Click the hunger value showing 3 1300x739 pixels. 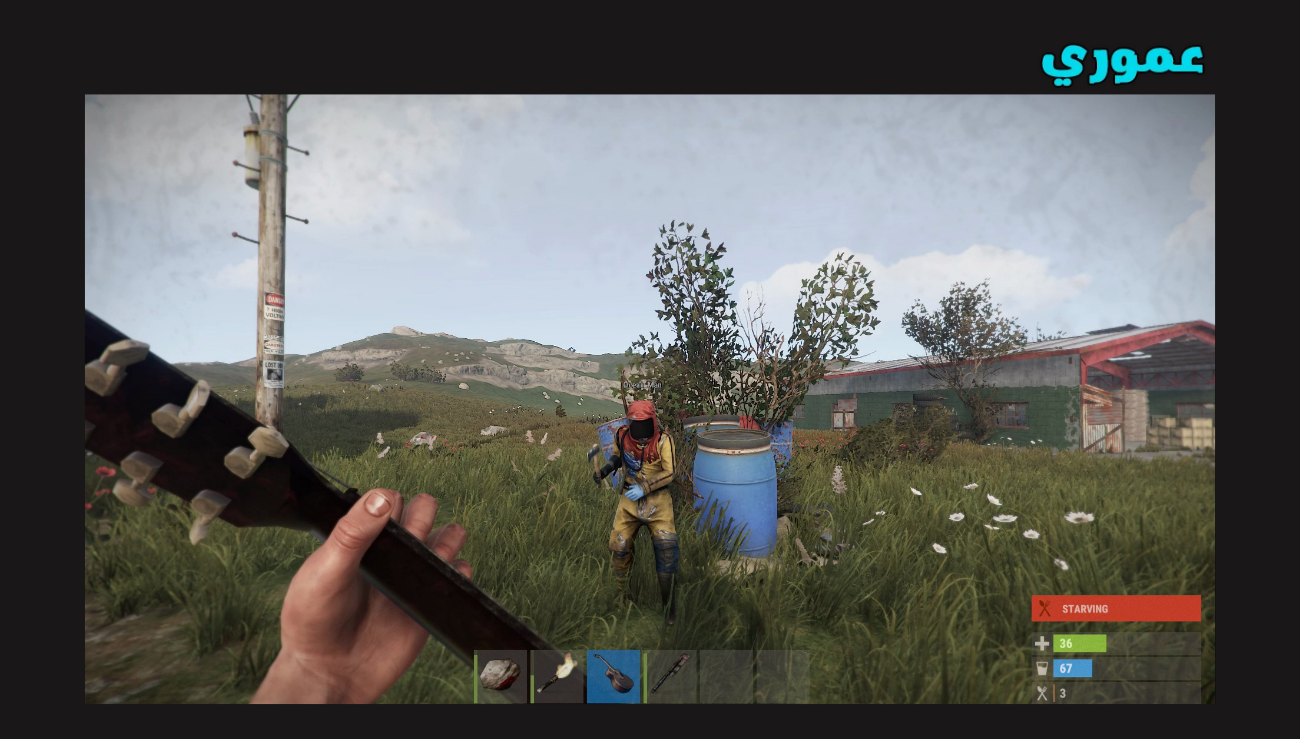point(1063,691)
